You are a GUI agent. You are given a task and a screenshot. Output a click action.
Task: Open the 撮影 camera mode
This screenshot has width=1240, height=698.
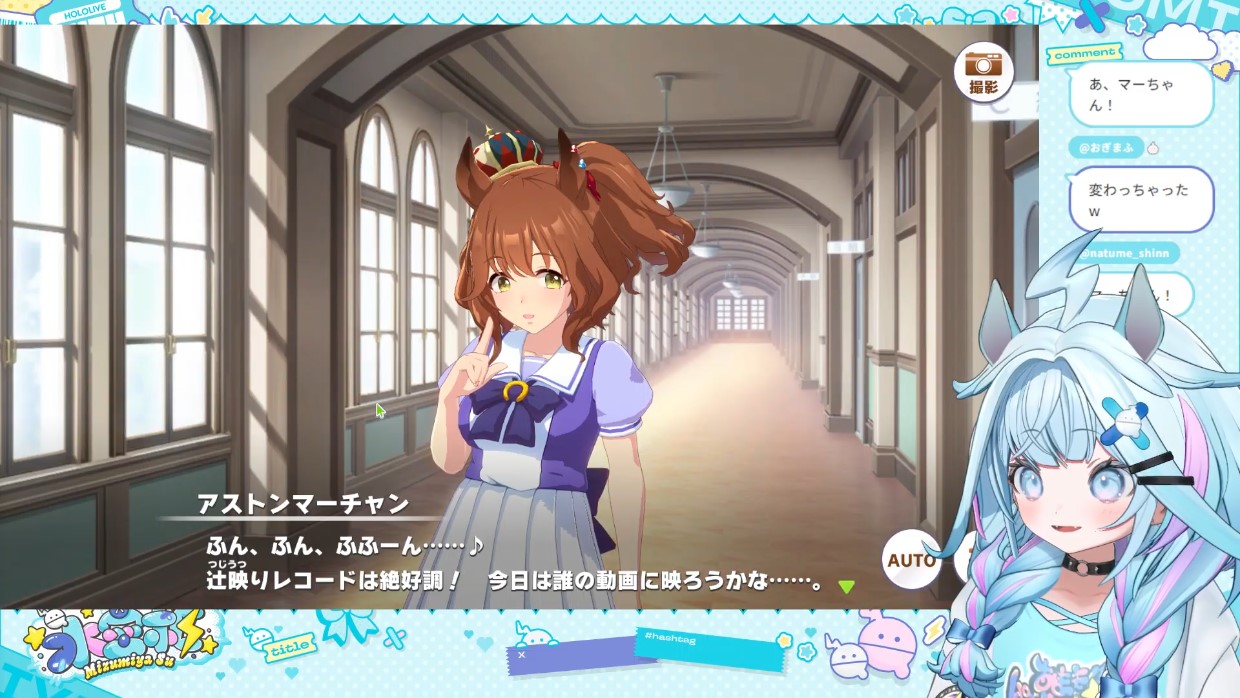[983, 72]
